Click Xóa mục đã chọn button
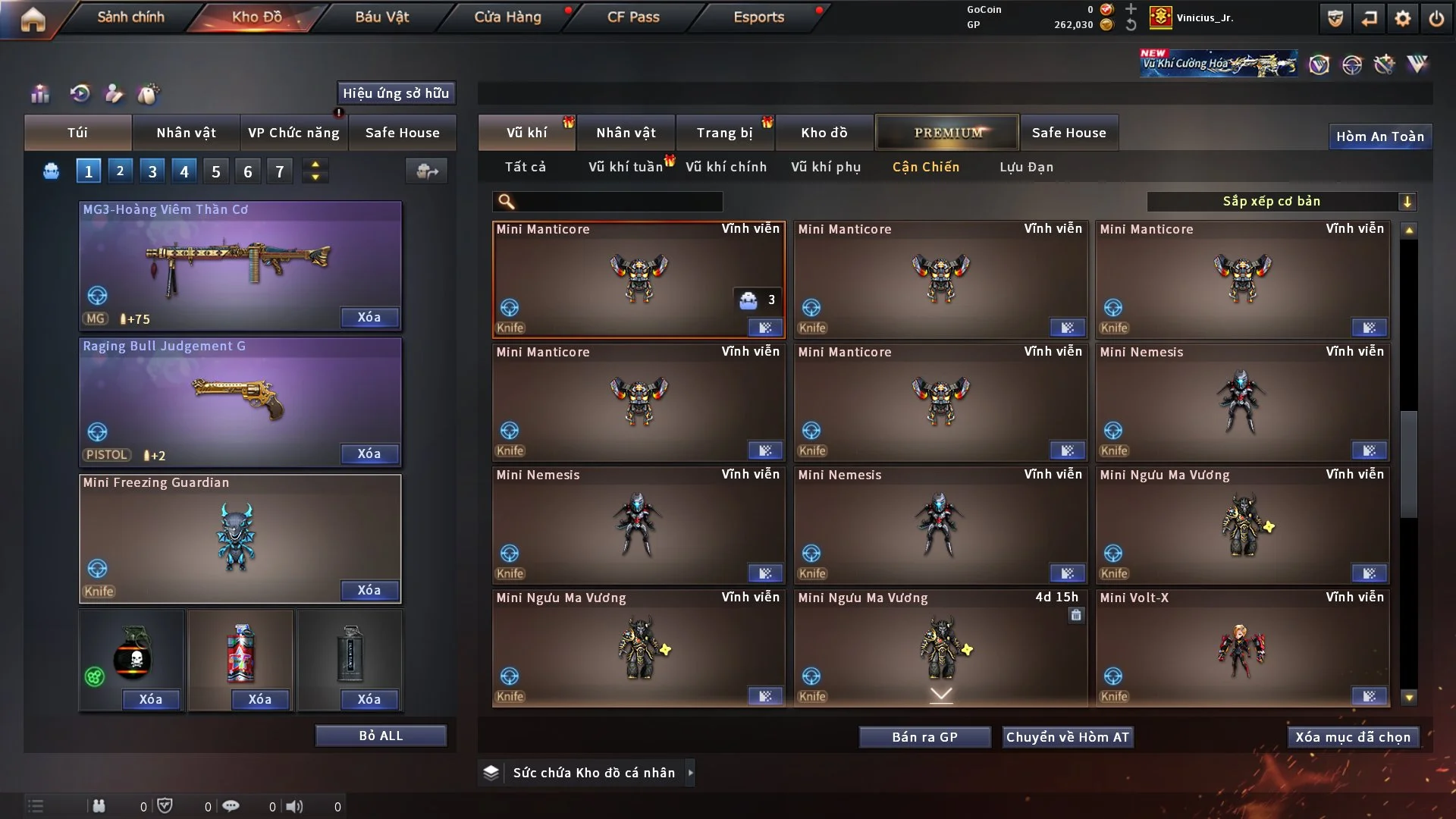This screenshot has width=1456, height=819. [1353, 737]
